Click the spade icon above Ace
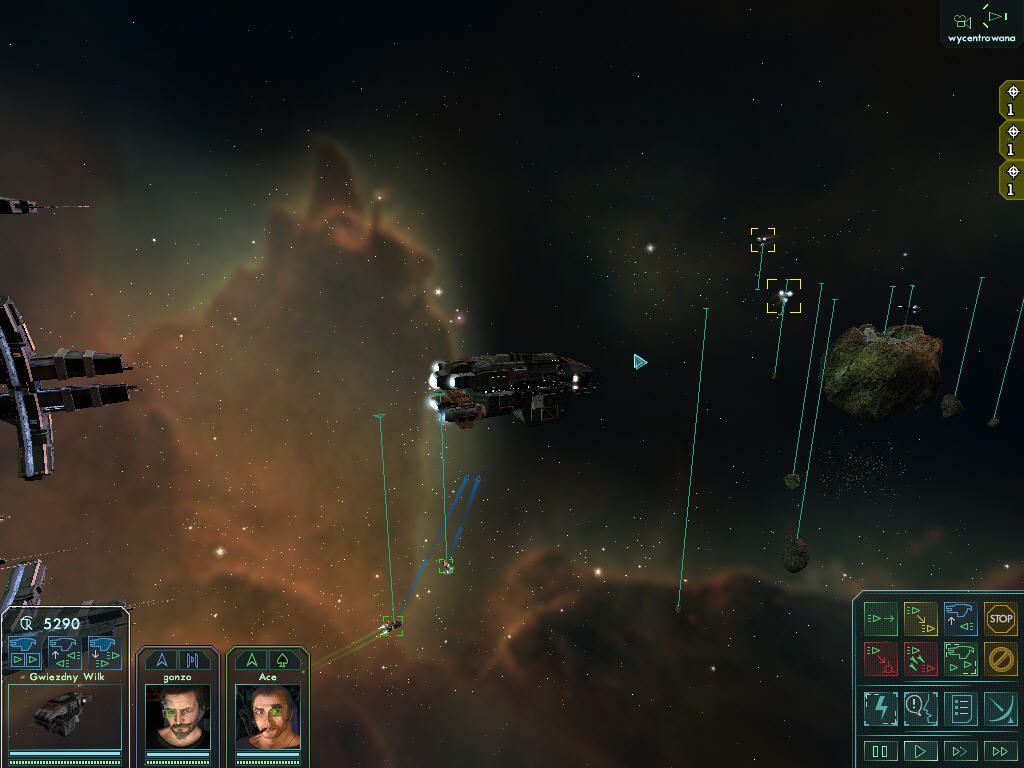 (283, 660)
